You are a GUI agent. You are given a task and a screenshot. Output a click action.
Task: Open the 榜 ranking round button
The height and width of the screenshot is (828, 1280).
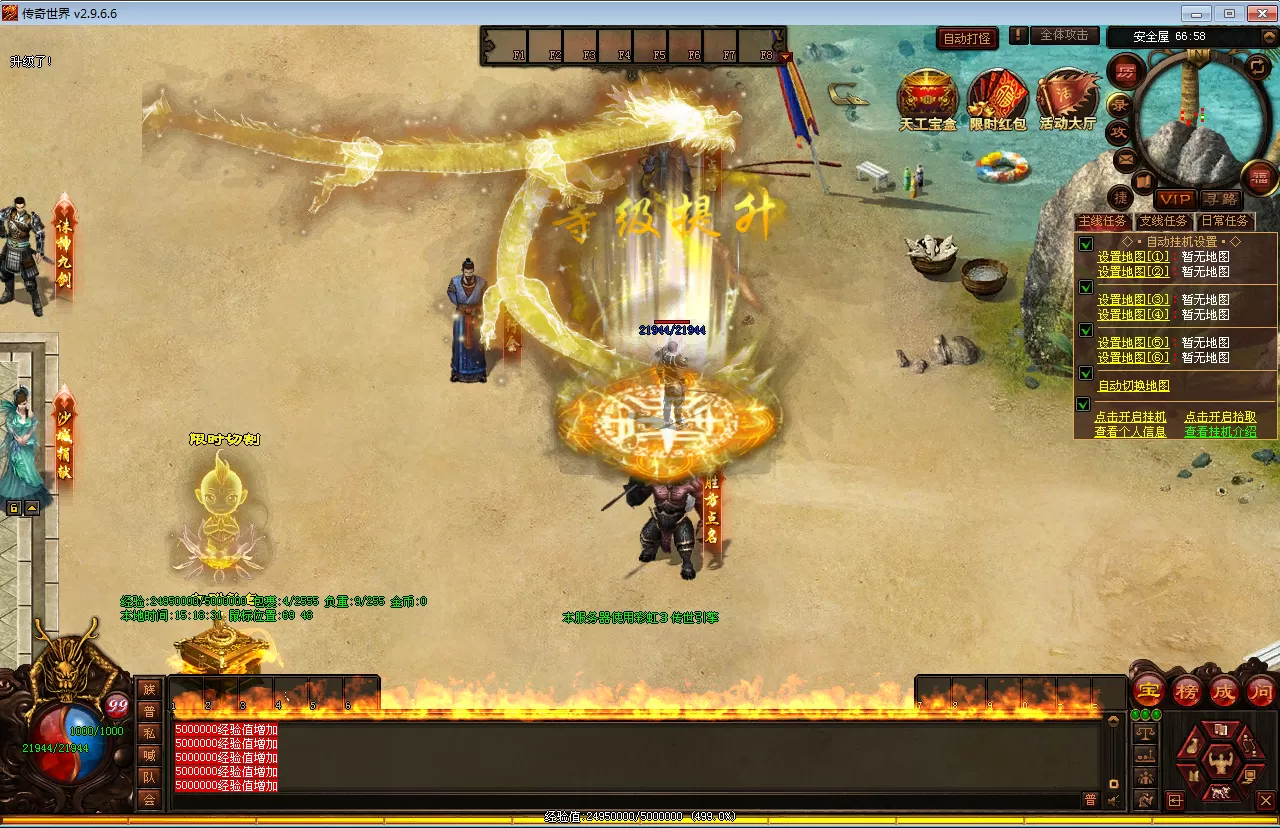pyautogui.click(x=1187, y=690)
